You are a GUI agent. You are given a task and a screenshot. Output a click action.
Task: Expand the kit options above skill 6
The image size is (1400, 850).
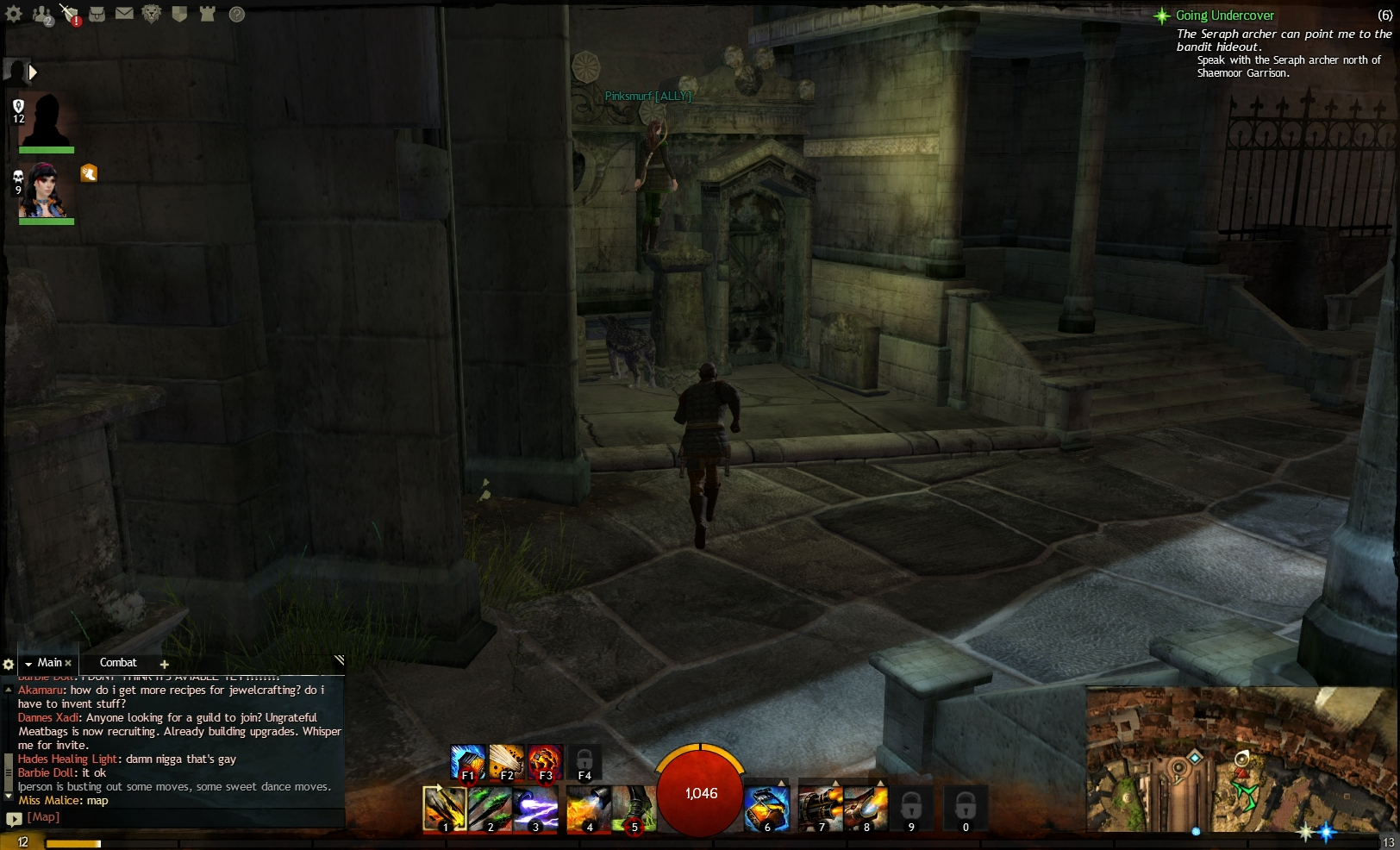point(780,782)
